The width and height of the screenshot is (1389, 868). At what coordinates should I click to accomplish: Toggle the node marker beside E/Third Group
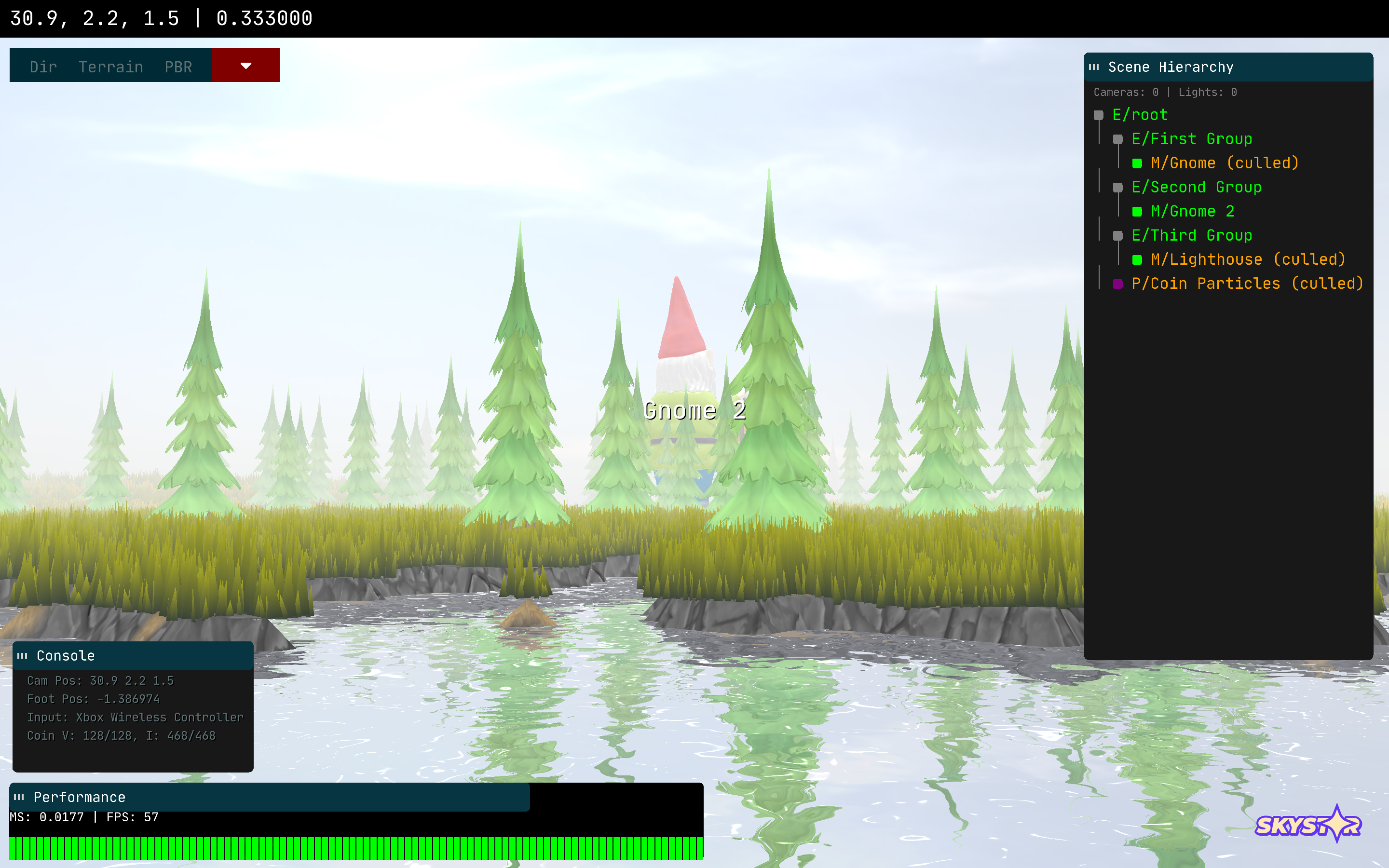pos(1118,235)
